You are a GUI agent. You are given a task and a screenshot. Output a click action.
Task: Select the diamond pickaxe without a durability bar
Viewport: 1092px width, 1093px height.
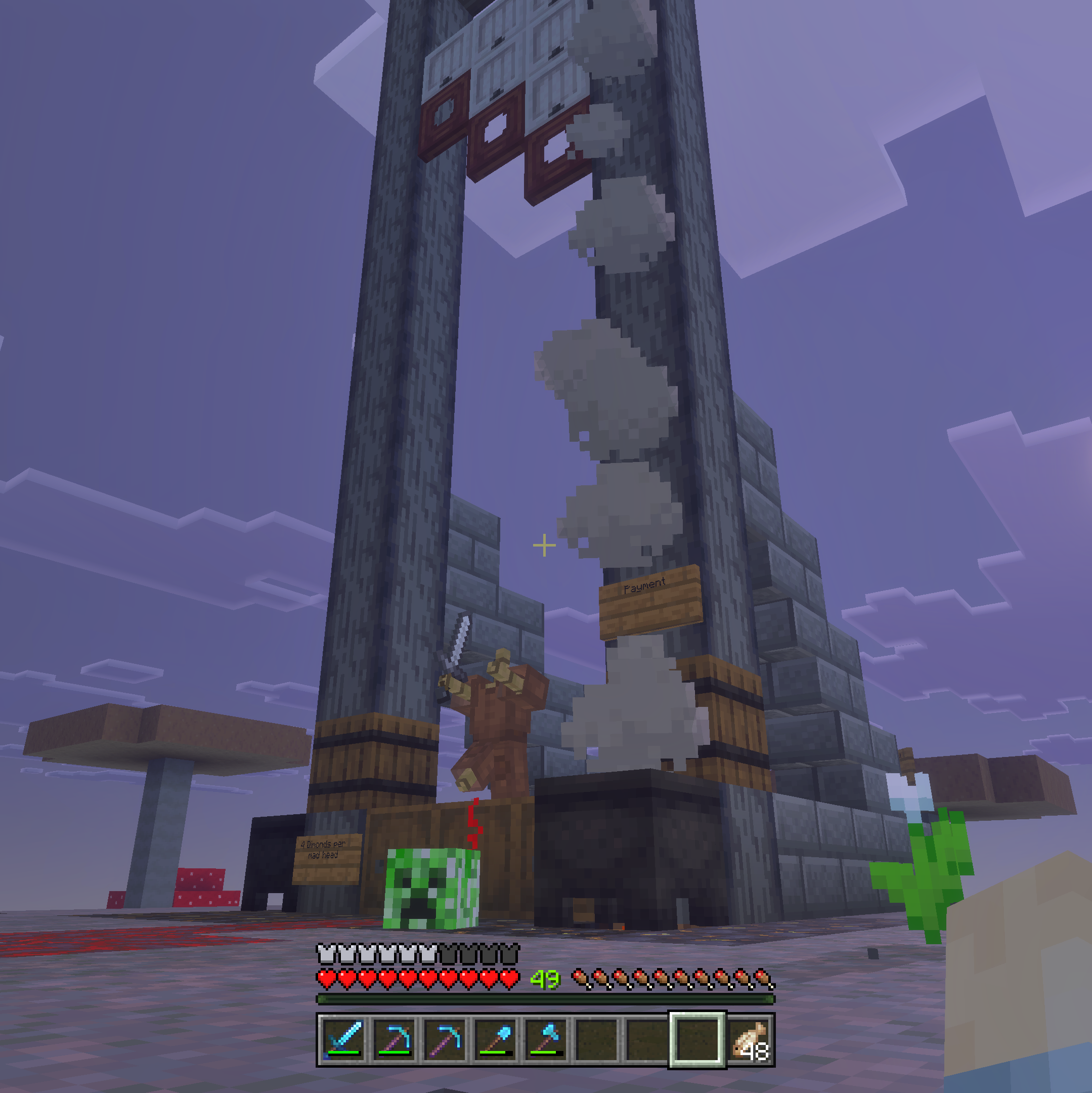(445, 1039)
